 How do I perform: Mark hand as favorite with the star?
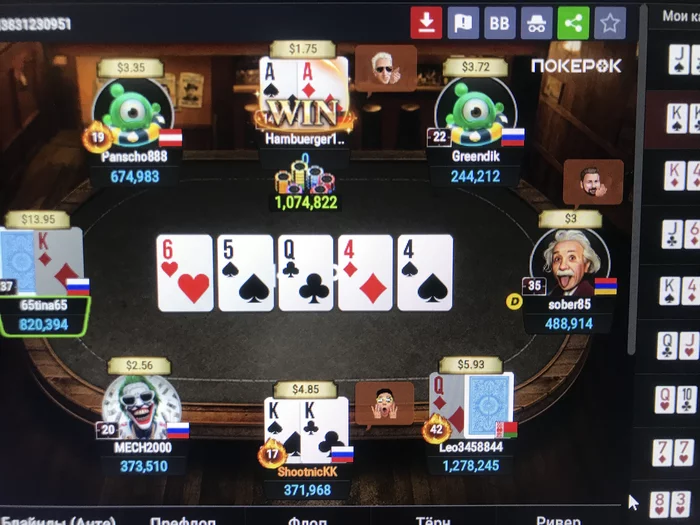coord(610,23)
